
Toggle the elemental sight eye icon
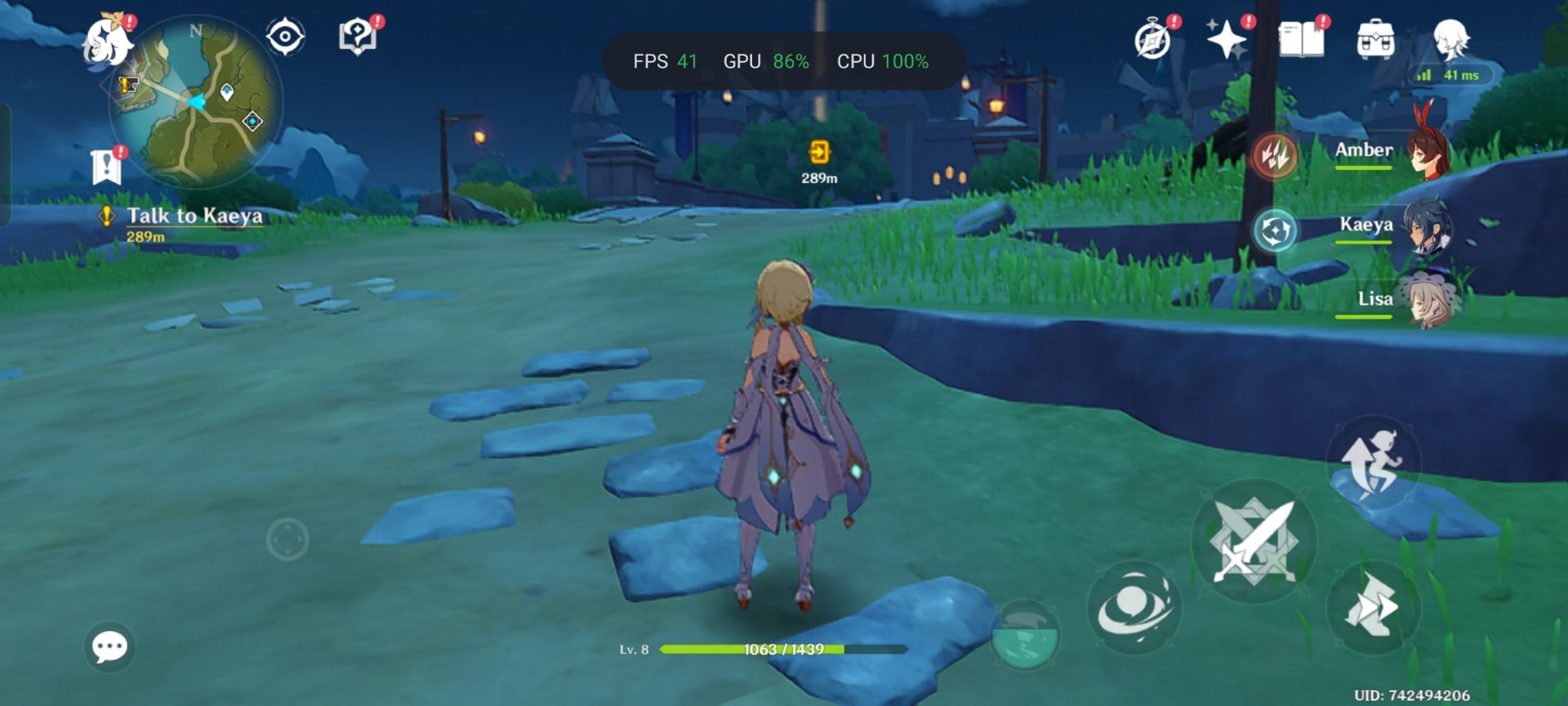[285, 37]
